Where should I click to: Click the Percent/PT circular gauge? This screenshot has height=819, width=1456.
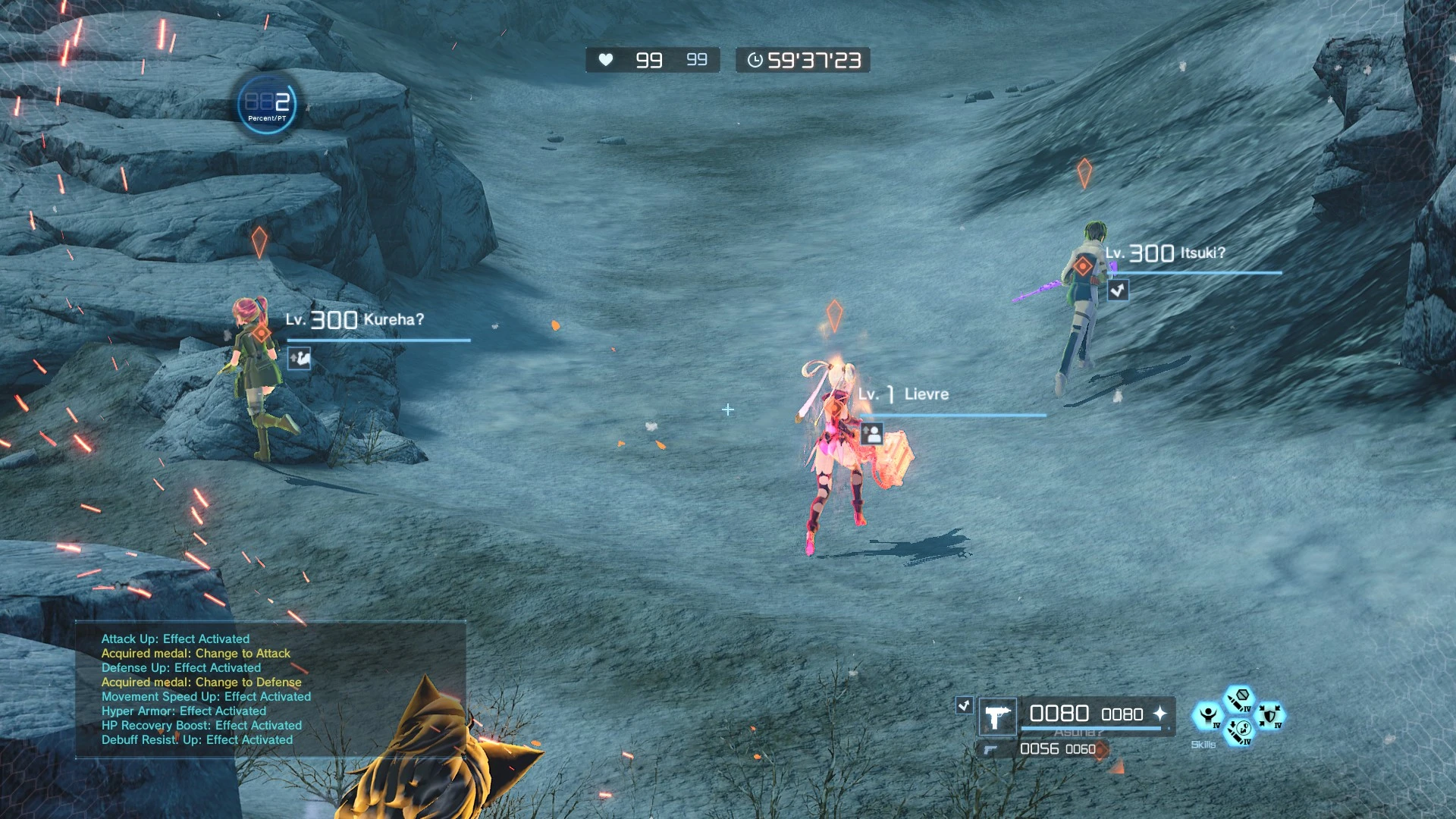click(267, 105)
